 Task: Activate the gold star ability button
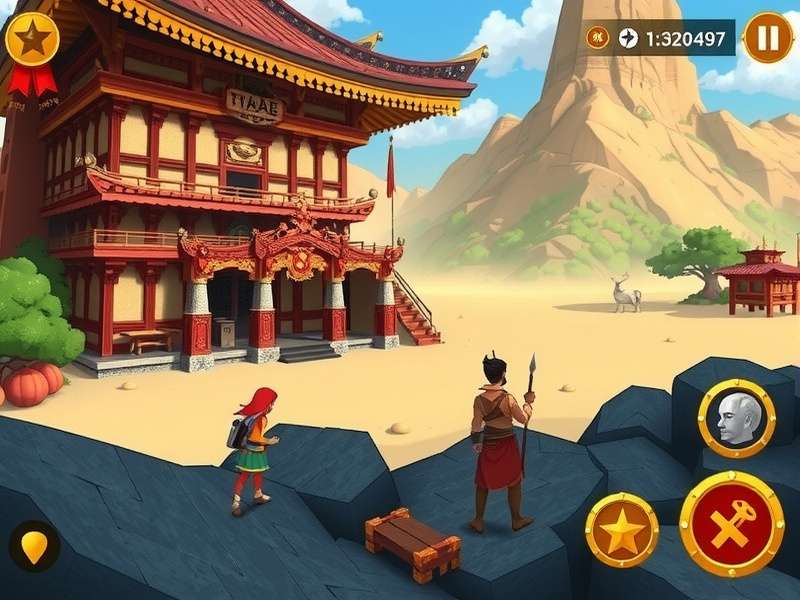(x=621, y=530)
